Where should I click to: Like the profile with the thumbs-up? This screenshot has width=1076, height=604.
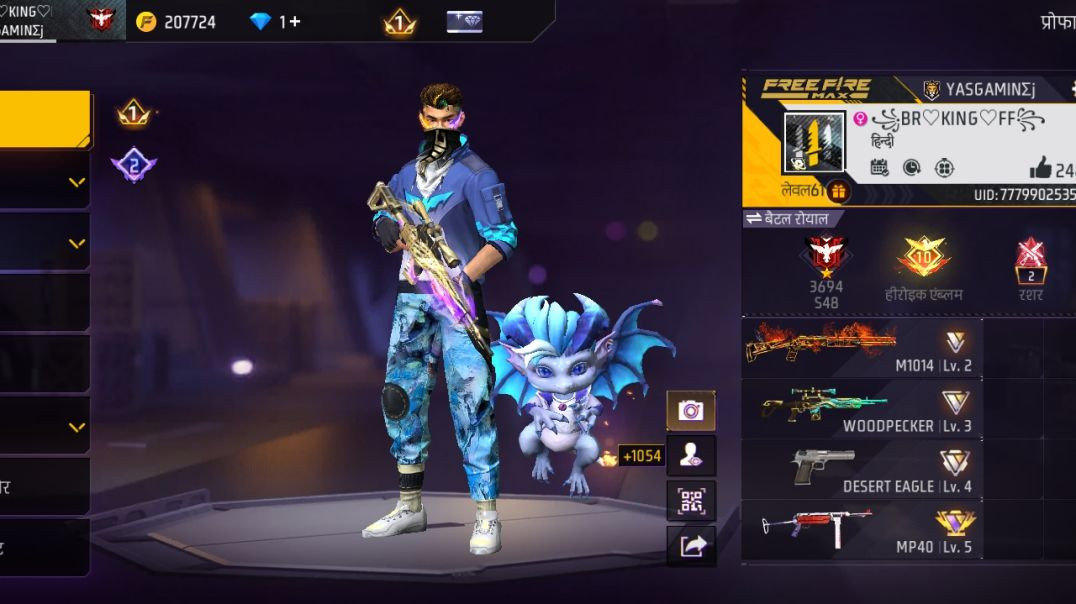pyautogui.click(x=1040, y=168)
